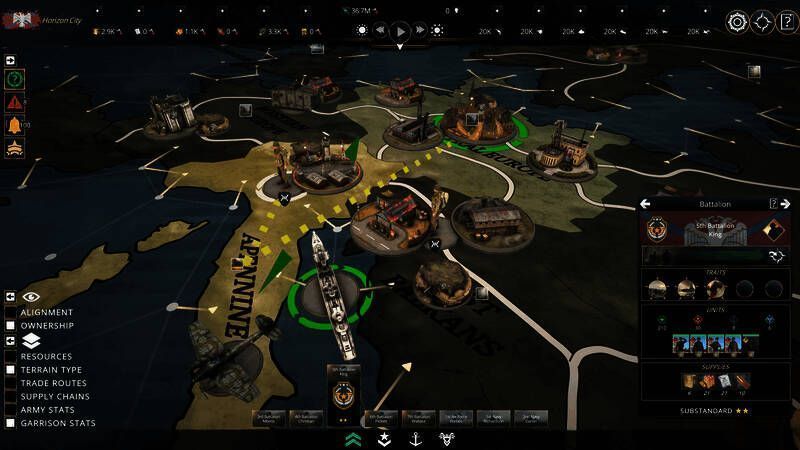Turn on the Terrain Type layer
Image resolution: width=800 pixels, height=450 pixels.
pos(11,369)
